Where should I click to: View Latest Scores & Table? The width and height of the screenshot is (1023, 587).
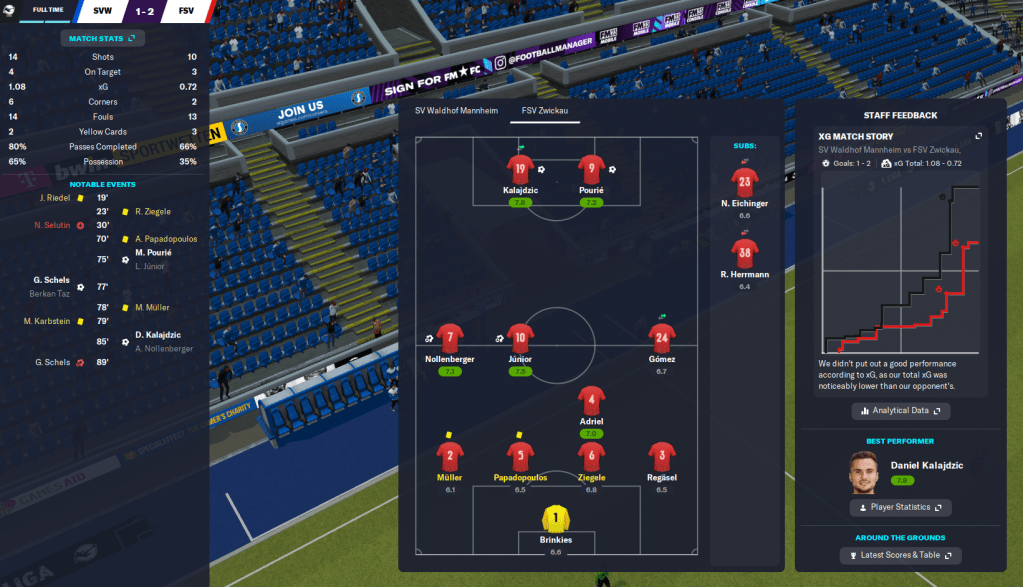(900, 555)
